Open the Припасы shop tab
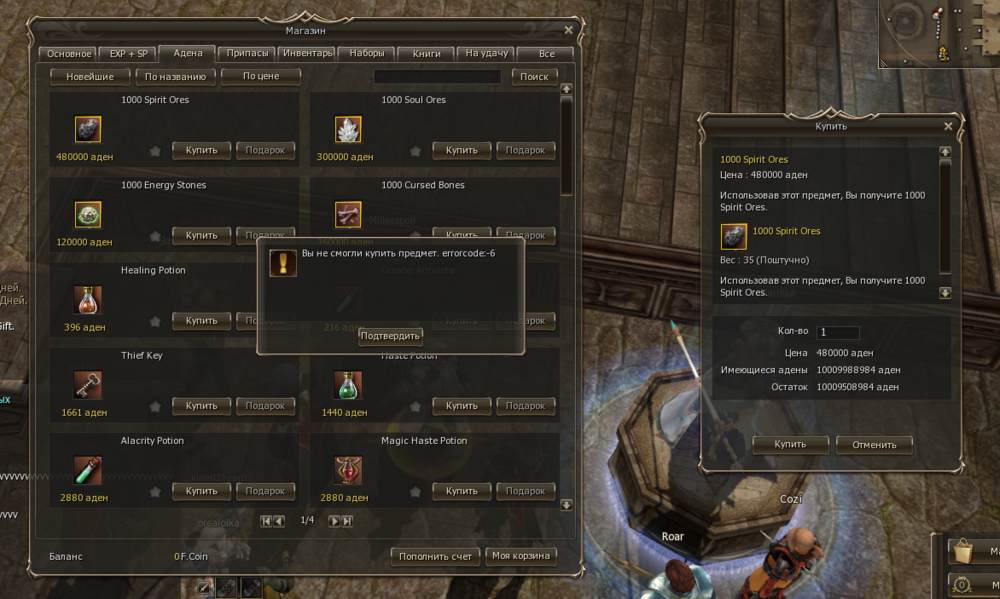Screen dimensions: 1000x599 point(247,54)
